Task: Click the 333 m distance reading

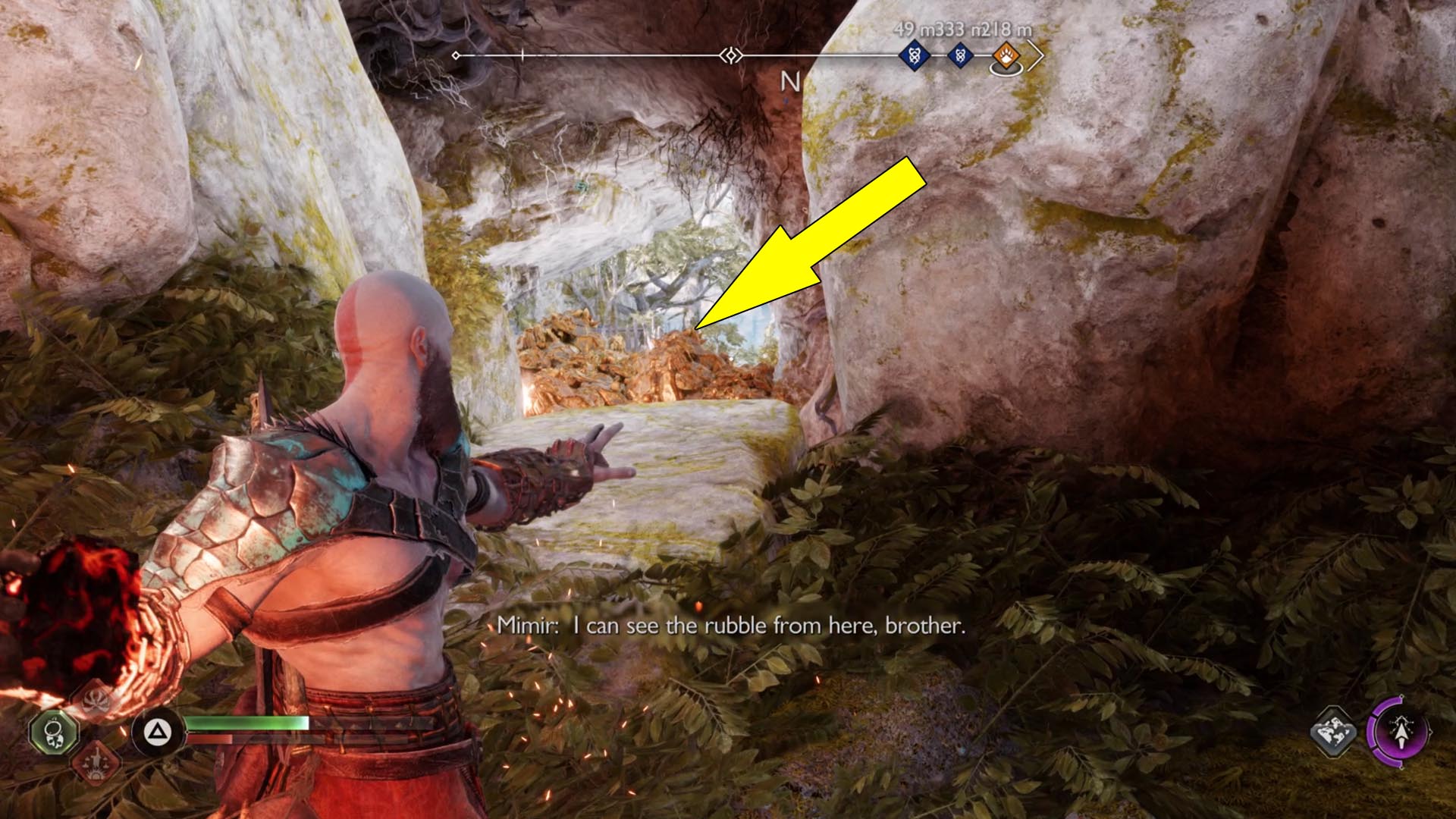Action: coord(952,29)
